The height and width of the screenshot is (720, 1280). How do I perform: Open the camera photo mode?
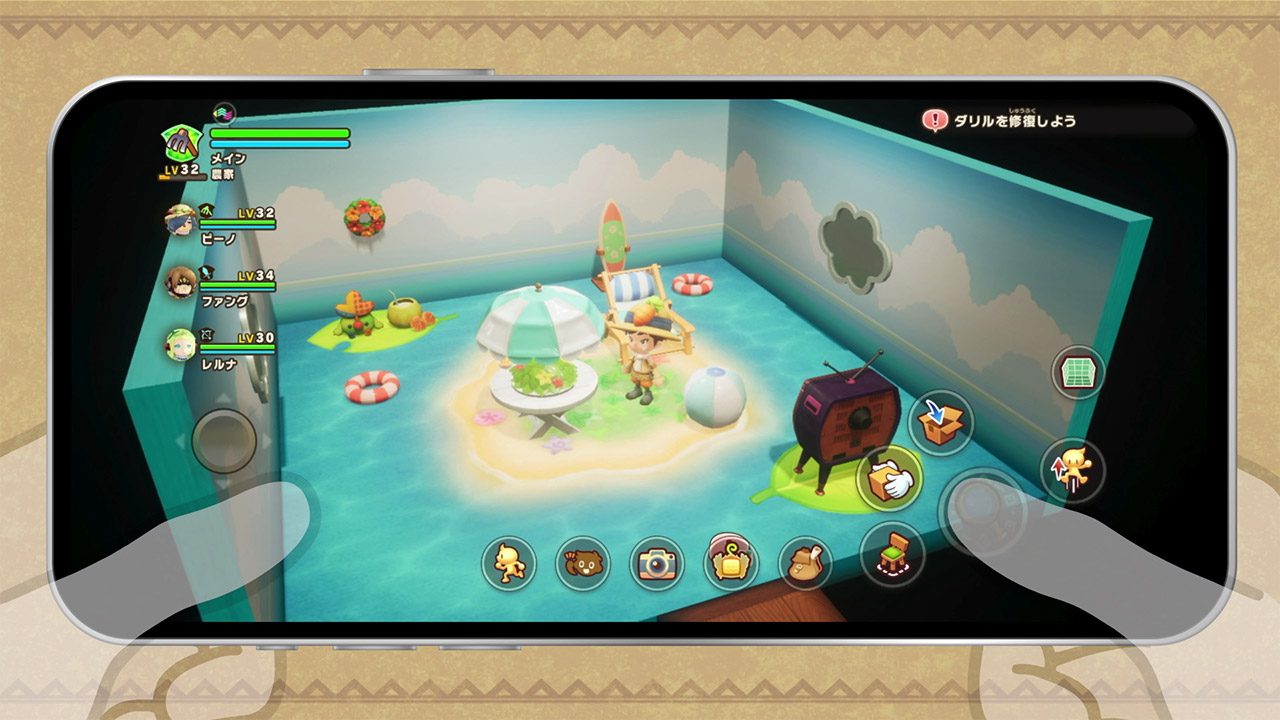tap(657, 564)
